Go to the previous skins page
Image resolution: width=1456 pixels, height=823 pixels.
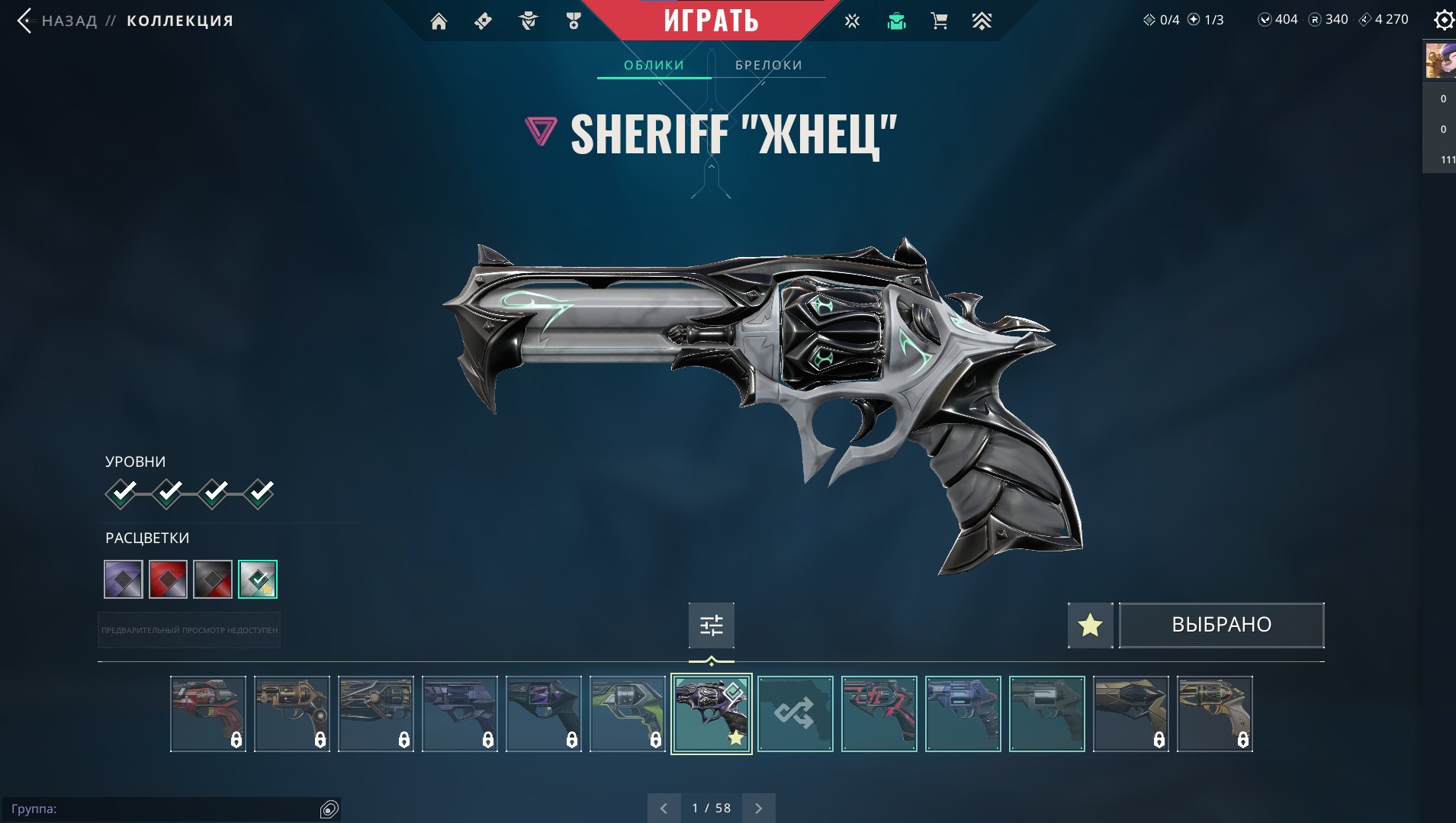point(664,809)
